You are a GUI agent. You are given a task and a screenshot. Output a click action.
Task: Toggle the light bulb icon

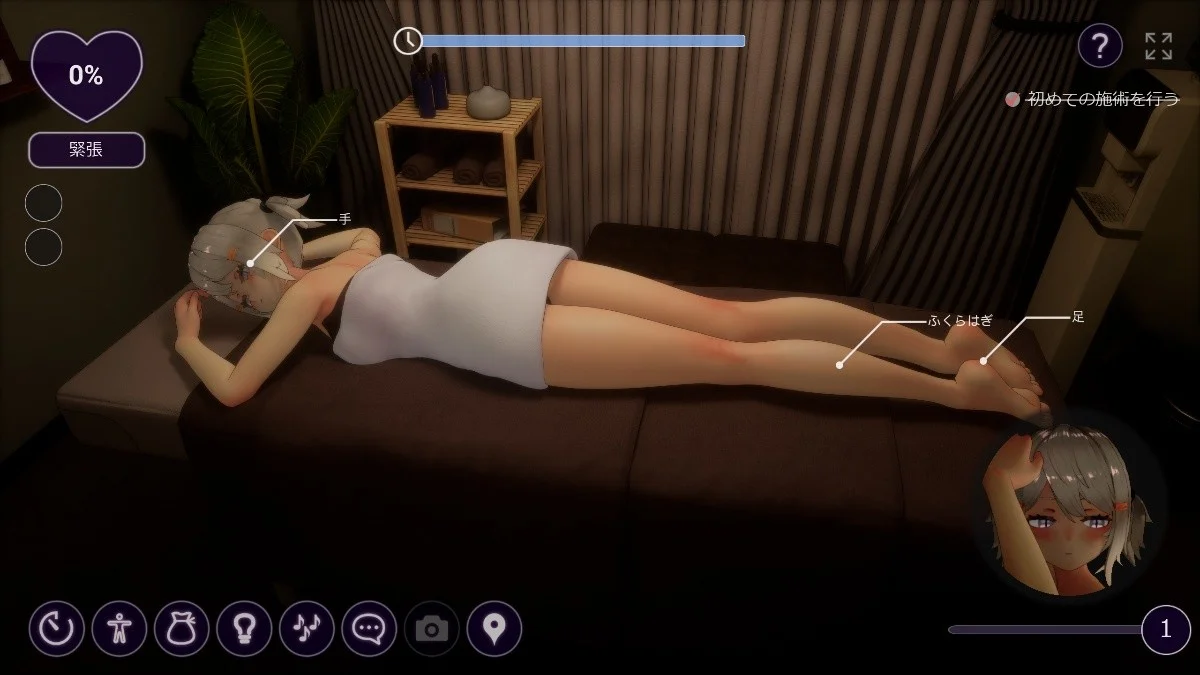coord(244,628)
